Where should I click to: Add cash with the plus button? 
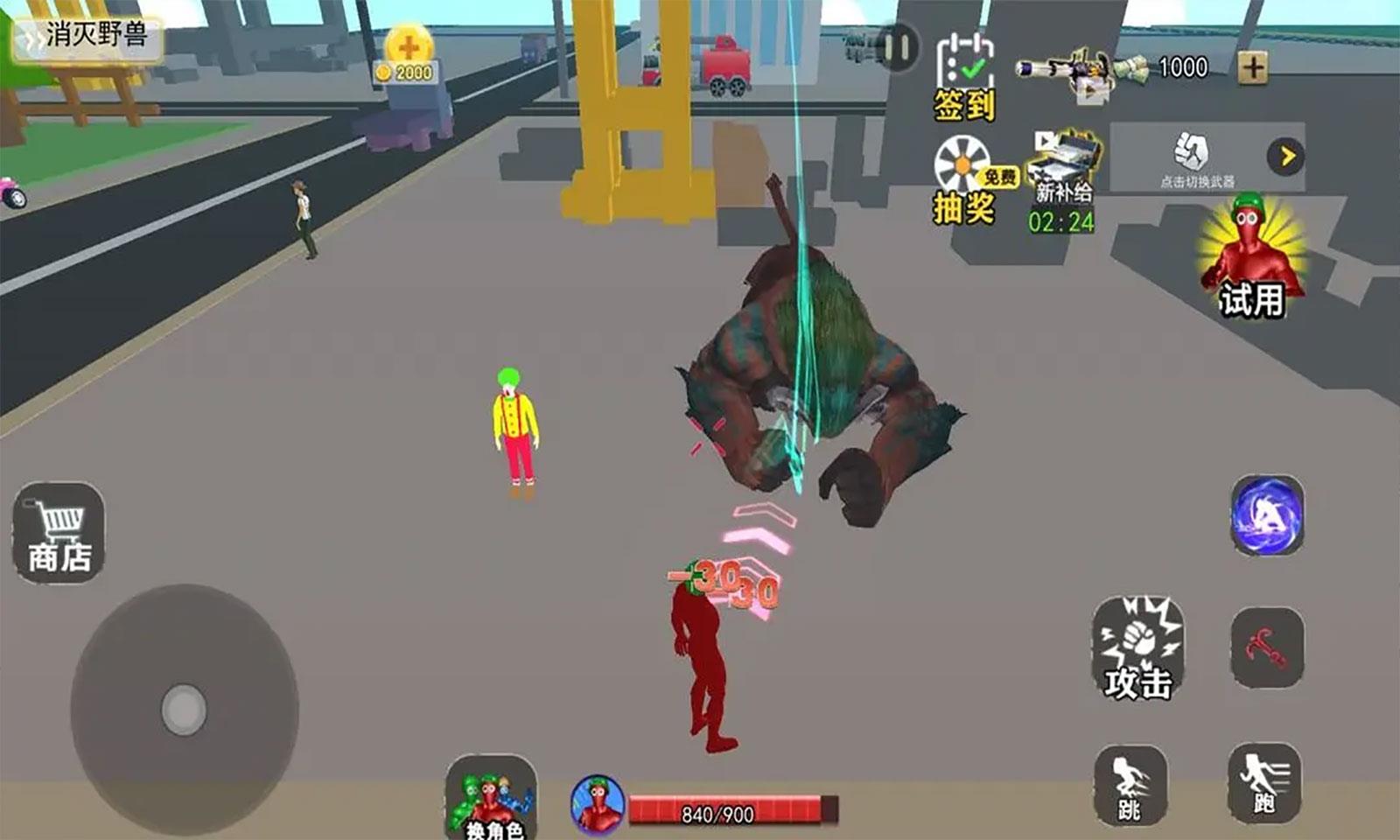tap(1253, 67)
